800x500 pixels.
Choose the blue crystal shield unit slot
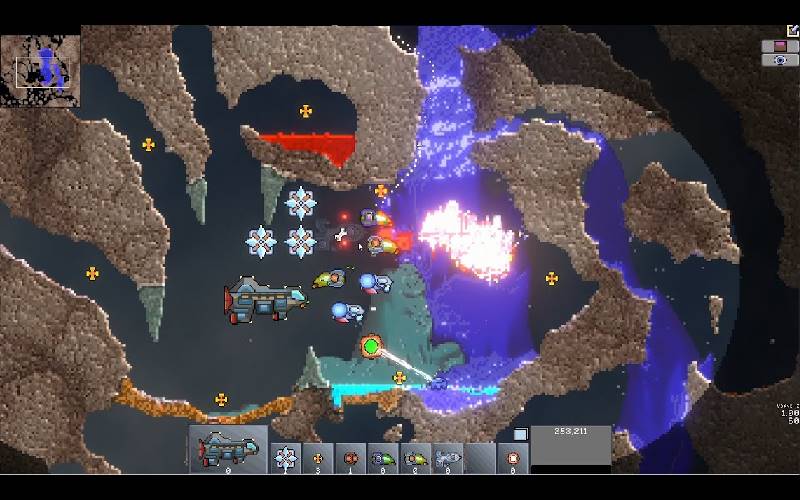click(286, 458)
